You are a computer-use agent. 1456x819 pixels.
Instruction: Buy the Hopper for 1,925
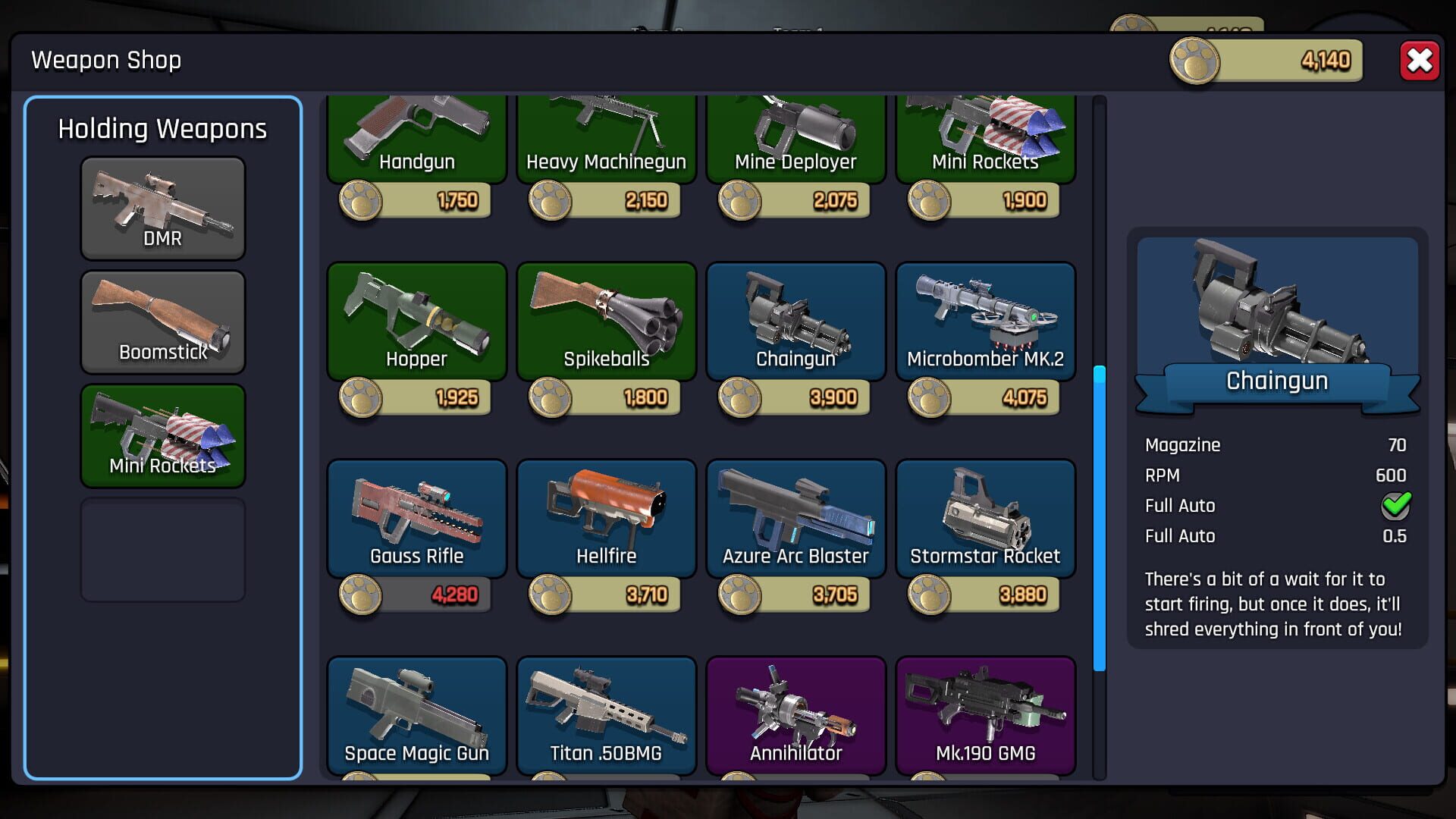pos(416,397)
